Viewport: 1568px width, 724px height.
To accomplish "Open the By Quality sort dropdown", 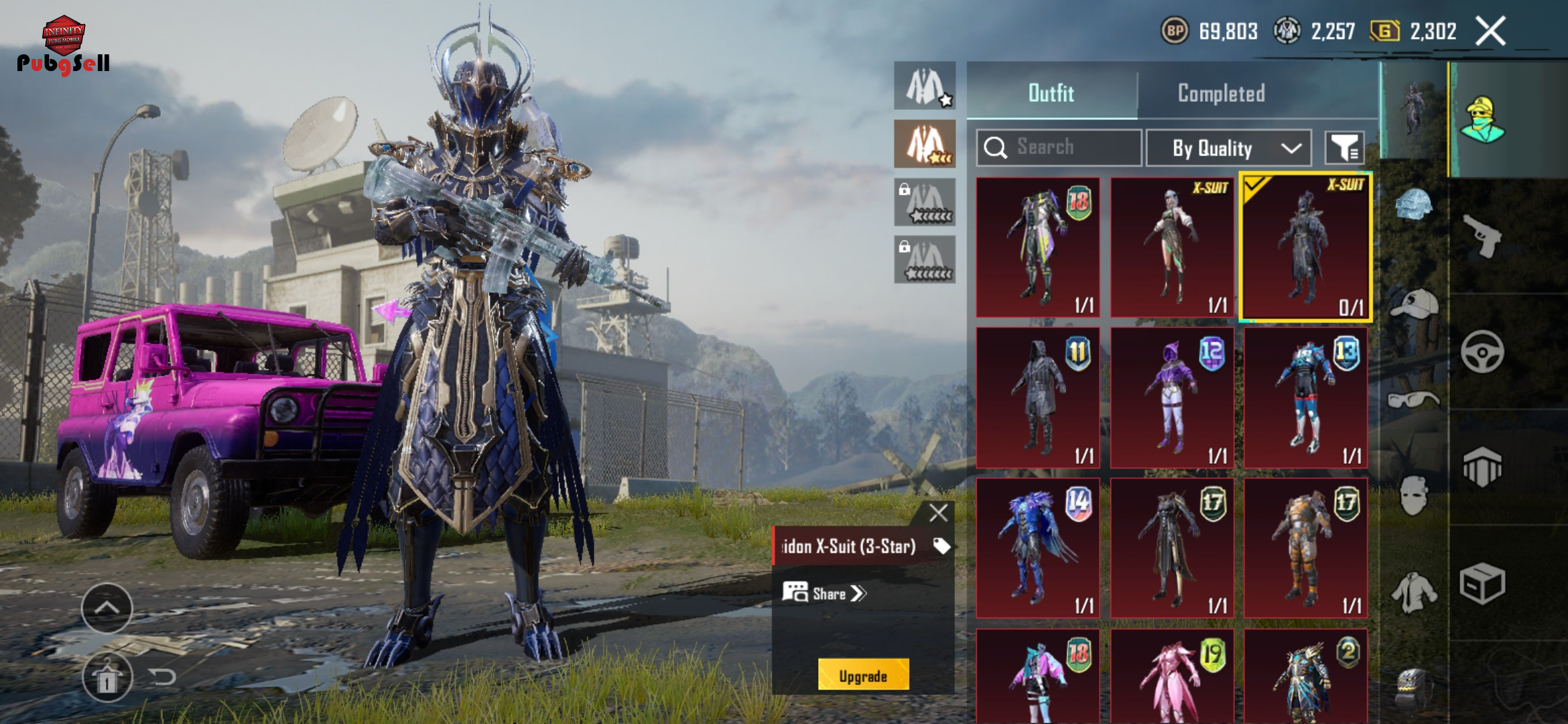I will click(x=1228, y=148).
